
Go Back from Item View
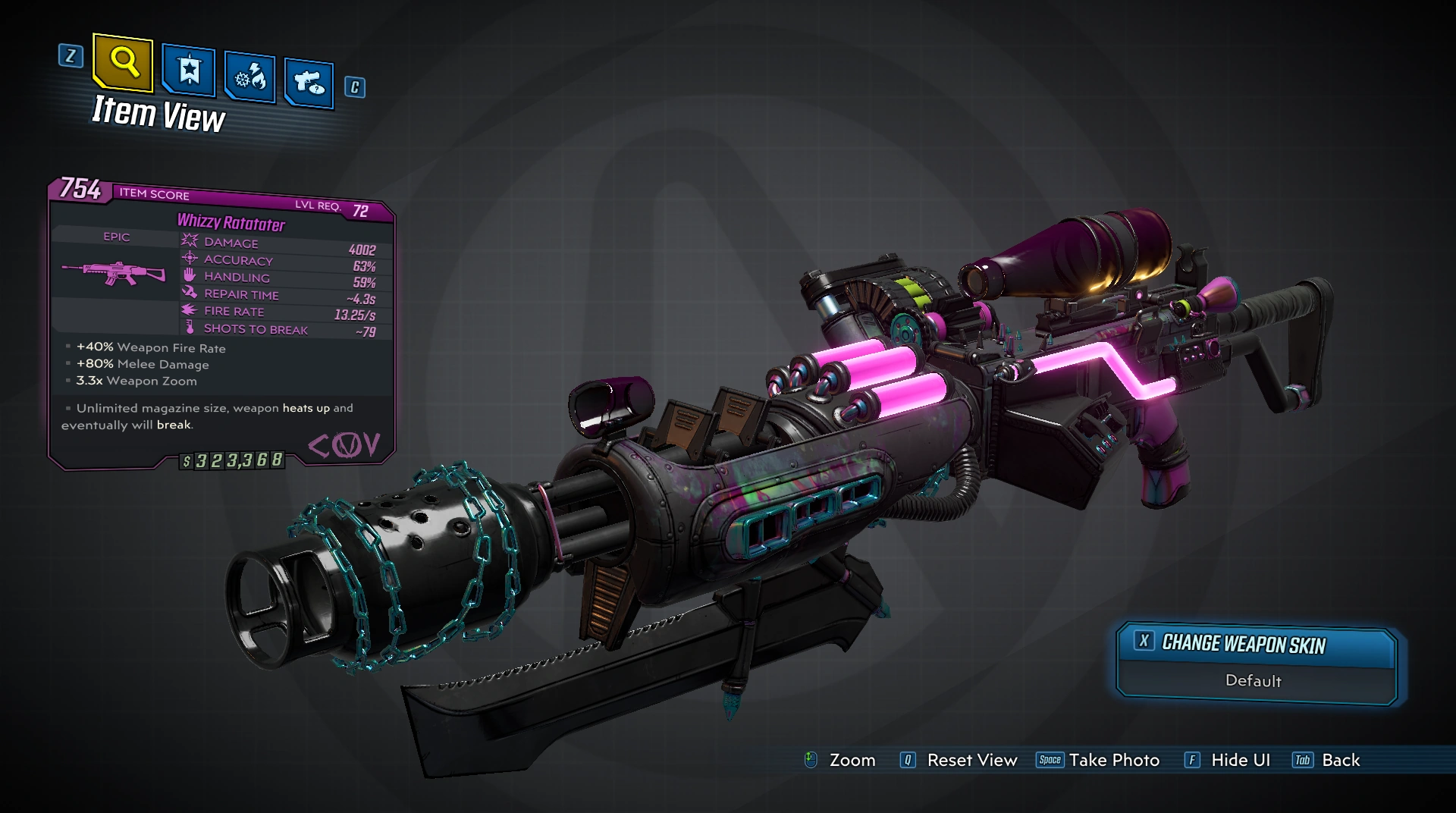(1327, 760)
